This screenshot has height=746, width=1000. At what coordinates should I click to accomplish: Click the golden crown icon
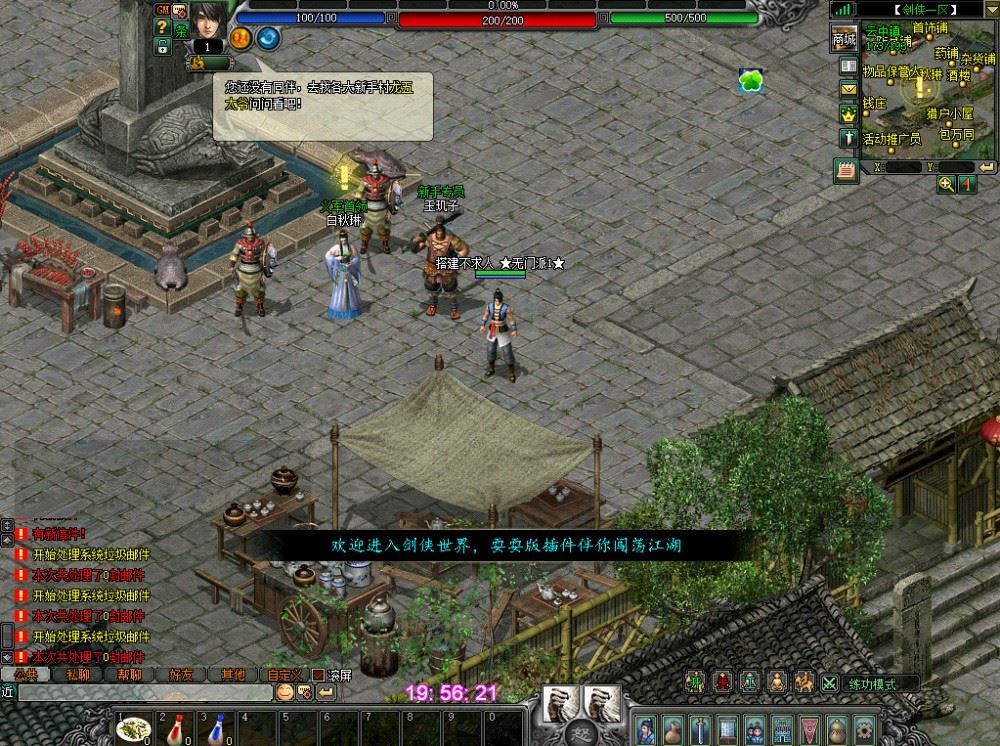coord(848,114)
